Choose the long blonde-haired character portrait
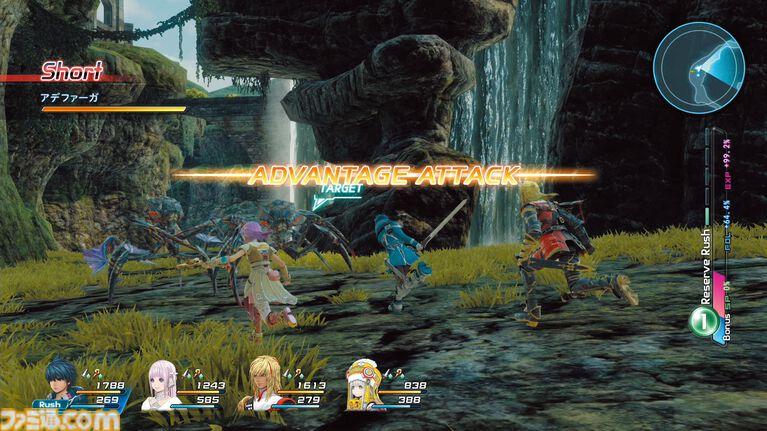Screen dimensions: 767x431 (264, 386)
